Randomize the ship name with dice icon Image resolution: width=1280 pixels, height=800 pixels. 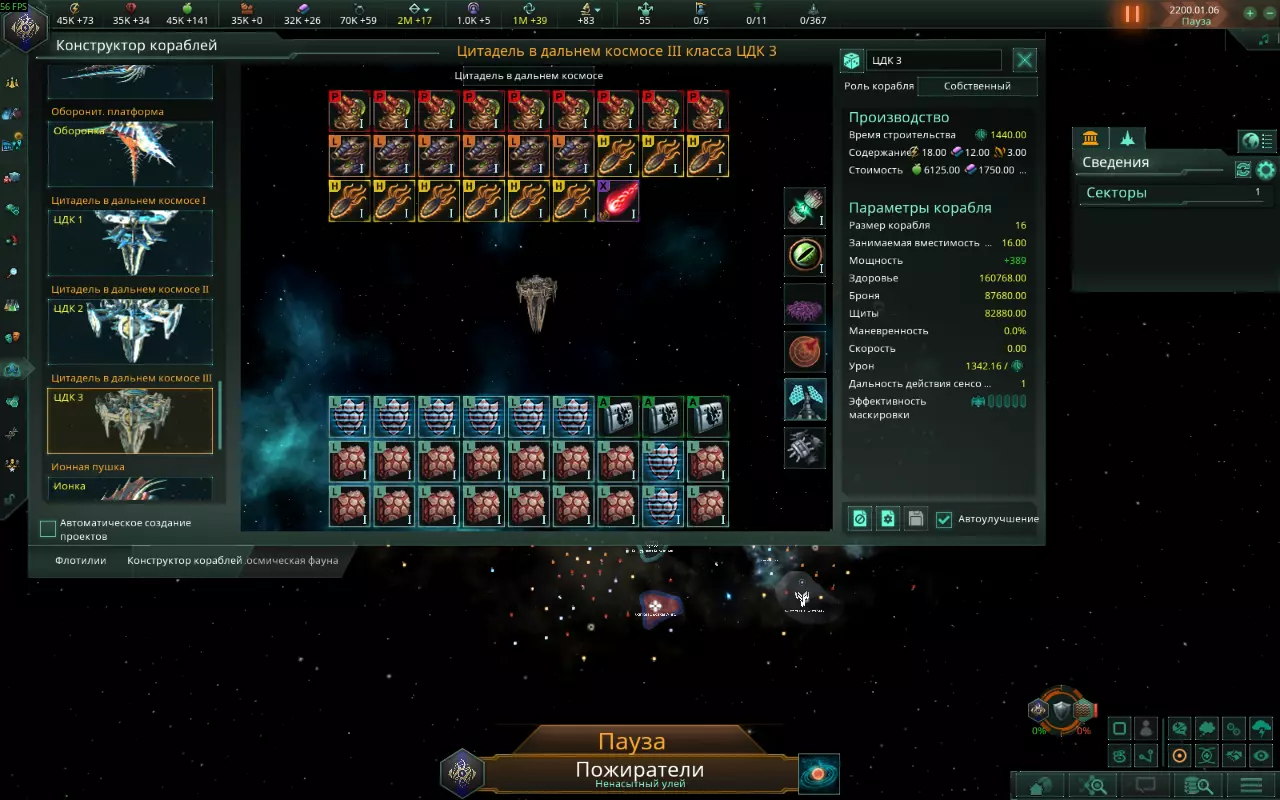click(851, 61)
